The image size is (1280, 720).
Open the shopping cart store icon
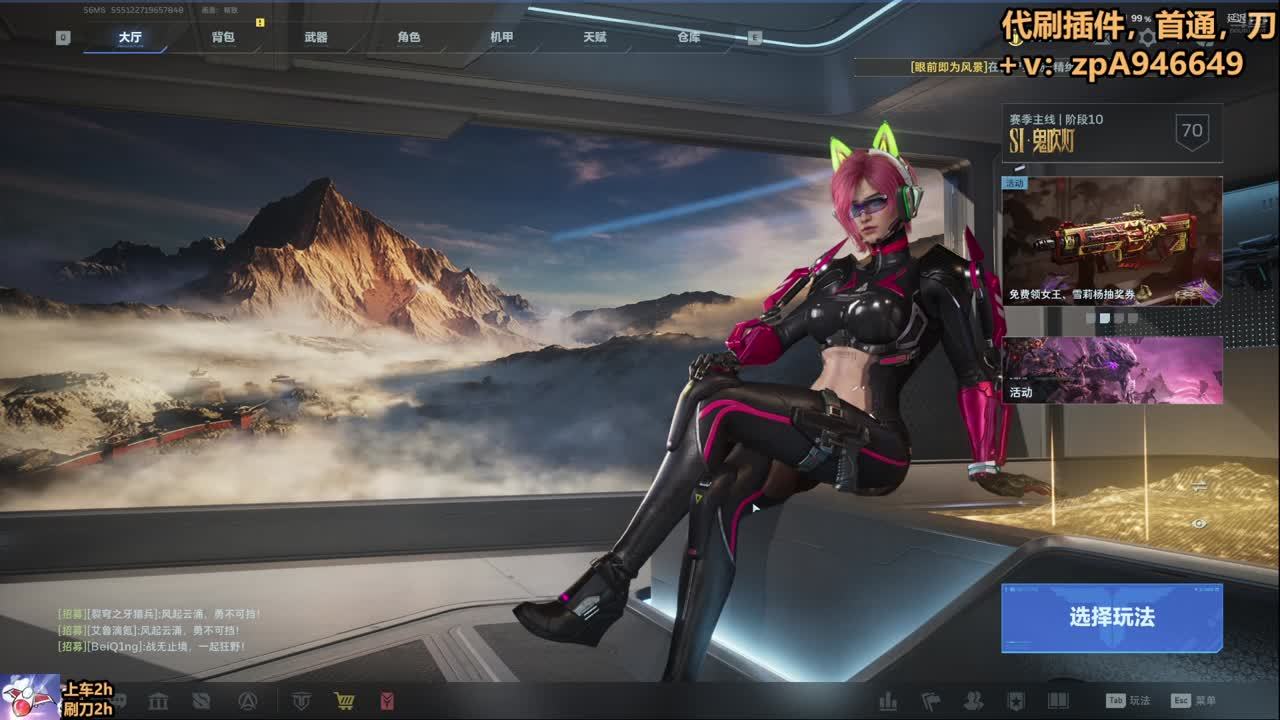(x=344, y=701)
